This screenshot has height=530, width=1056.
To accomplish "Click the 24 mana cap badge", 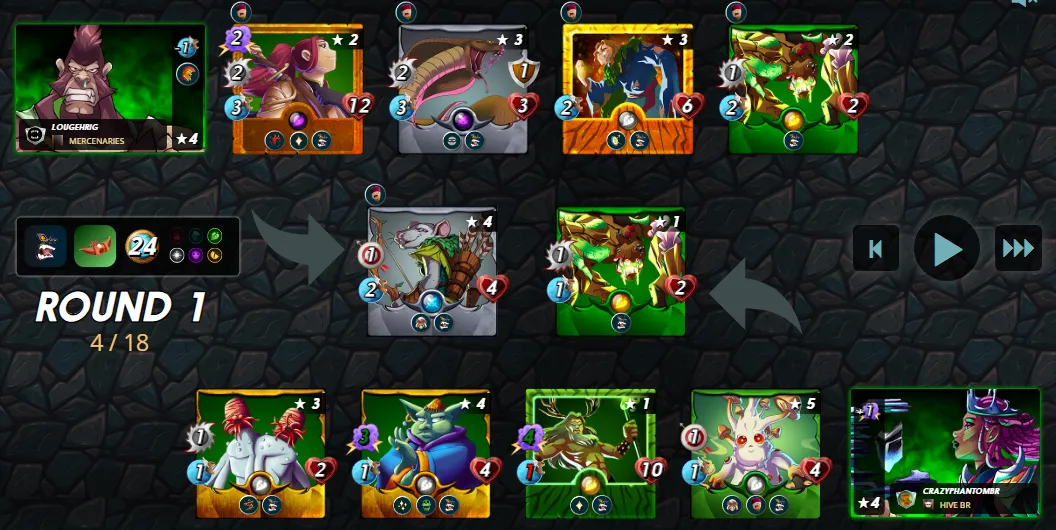I will [x=142, y=246].
